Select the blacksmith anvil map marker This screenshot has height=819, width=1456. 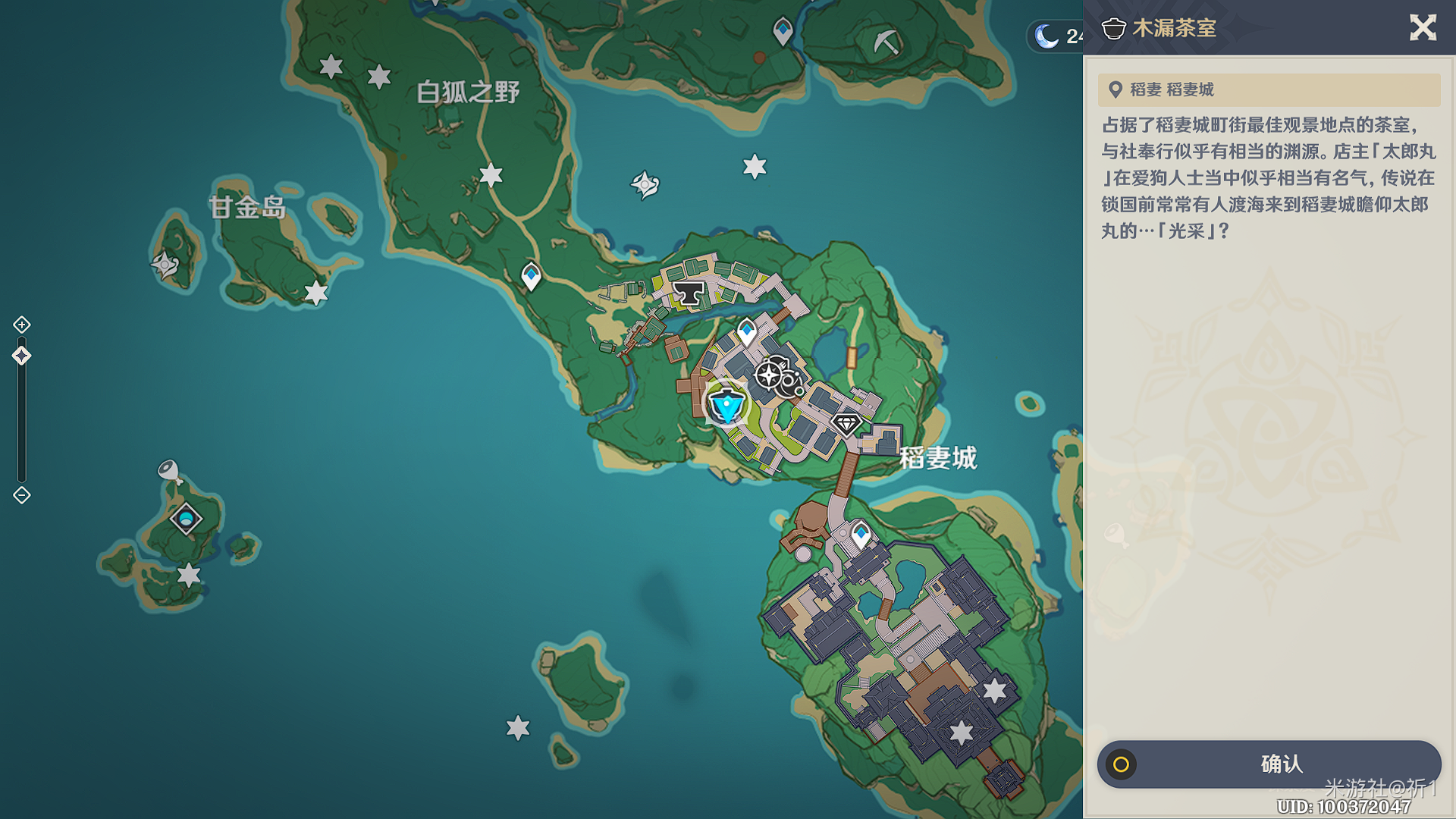coord(689,293)
